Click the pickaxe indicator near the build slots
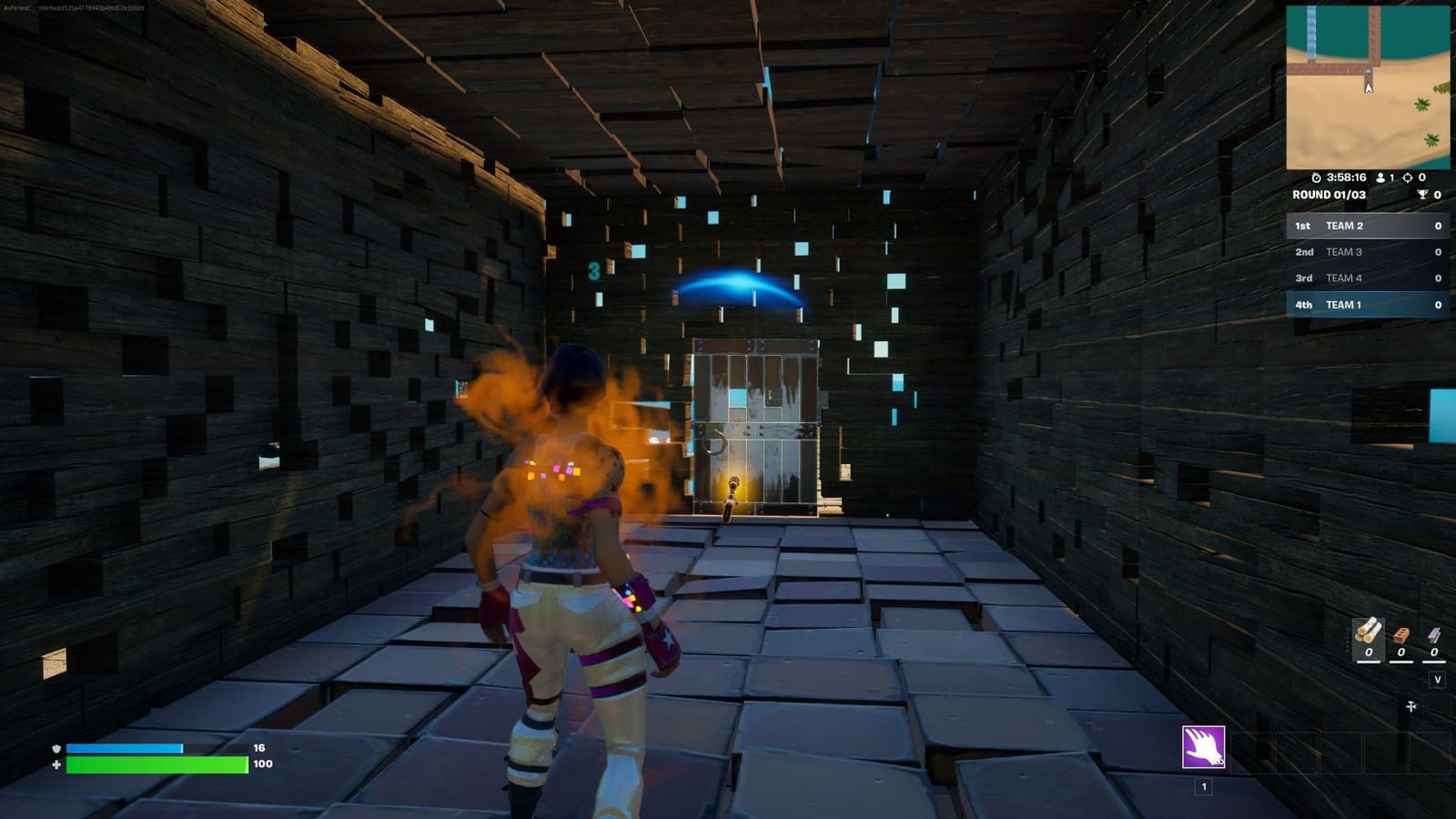The image size is (1456, 819). click(x=1412, y=707)
